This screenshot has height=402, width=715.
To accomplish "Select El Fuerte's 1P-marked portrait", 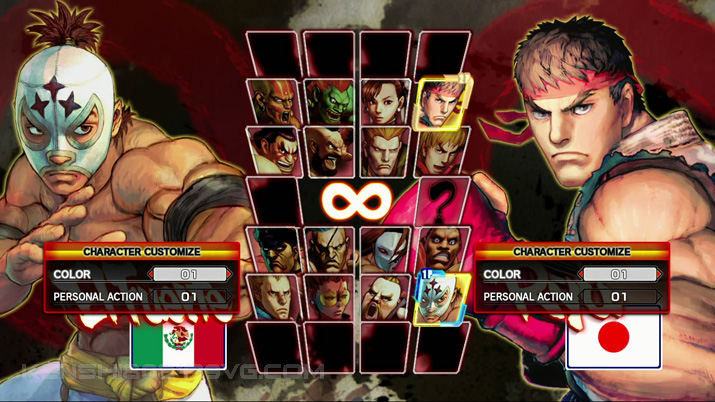I will pyautogui.click(x=440, y=298).
